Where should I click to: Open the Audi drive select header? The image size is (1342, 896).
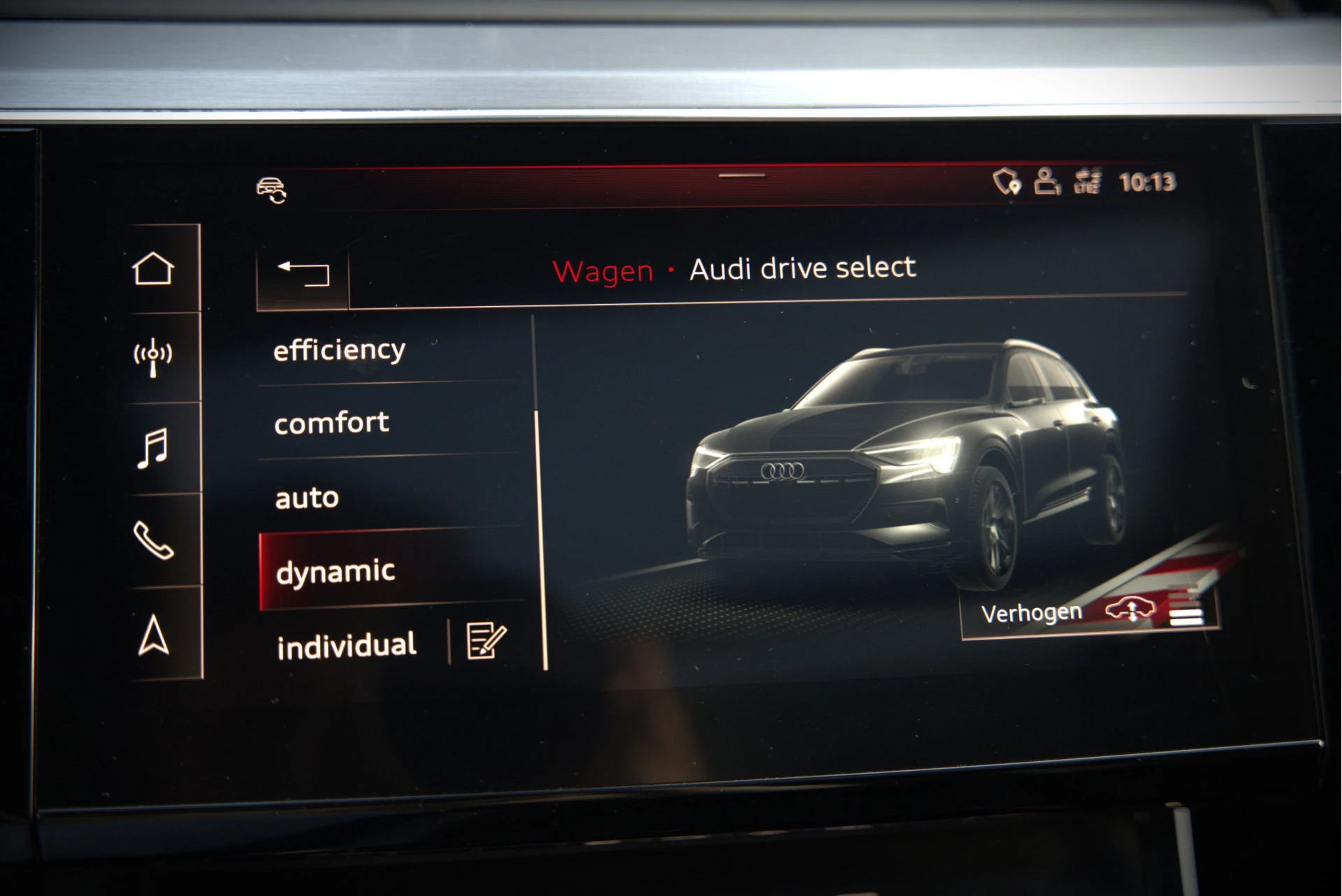[x=802, y=268]
